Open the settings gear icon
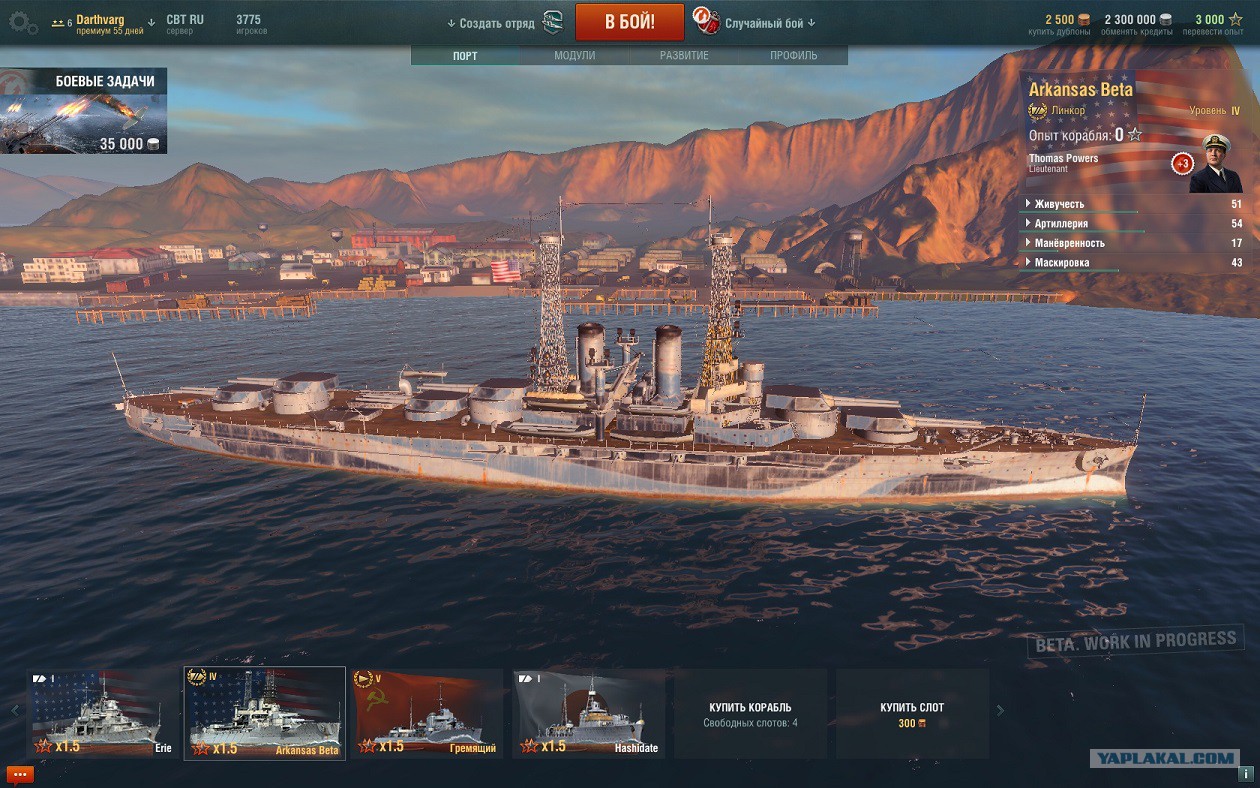Screen dimensions: 1260x788 (23, 22)
